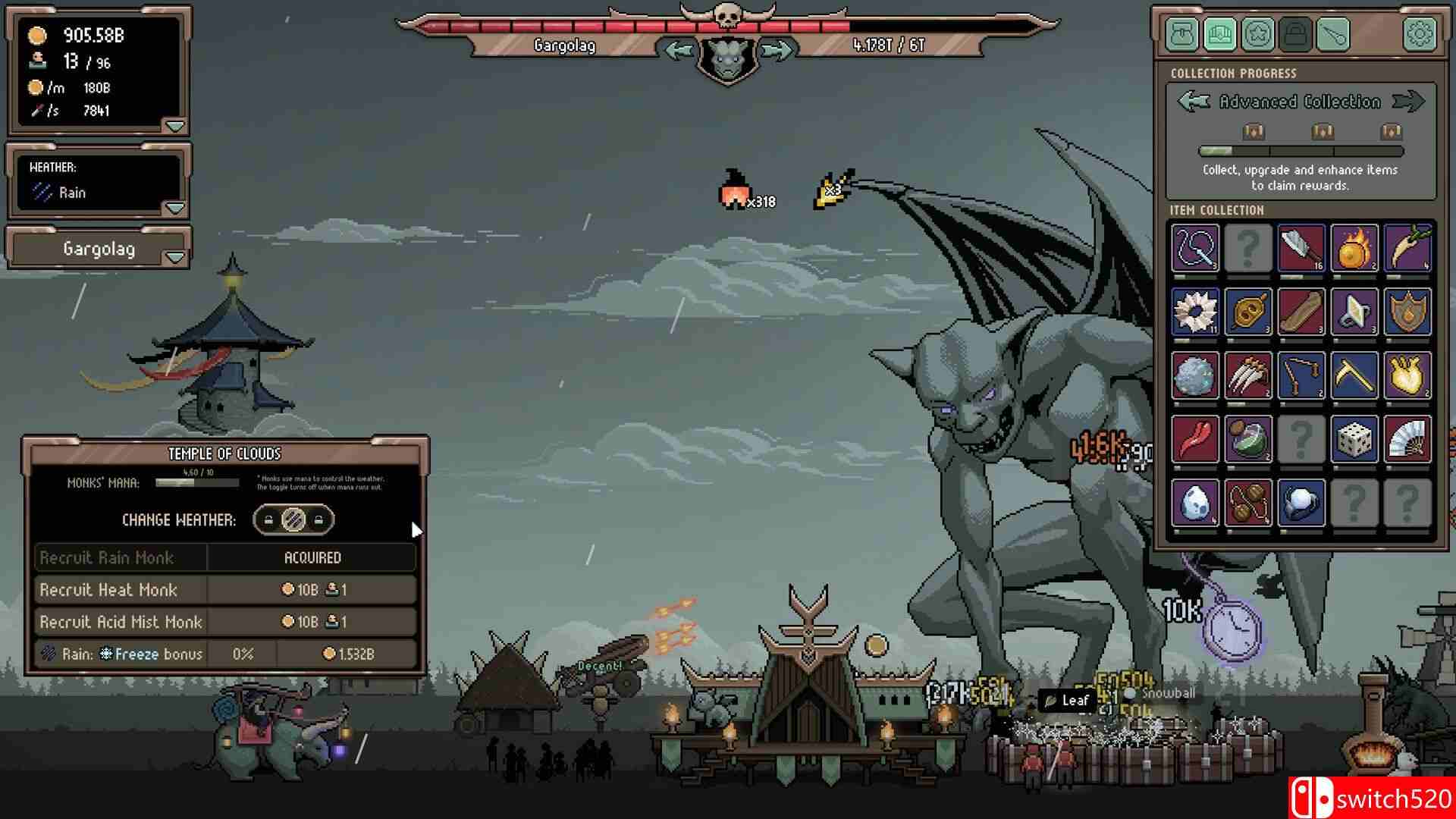This screenshot has width=1456, height=819.
Task: Expand the resources panel dropdown arrow
Action: (176, 127)
